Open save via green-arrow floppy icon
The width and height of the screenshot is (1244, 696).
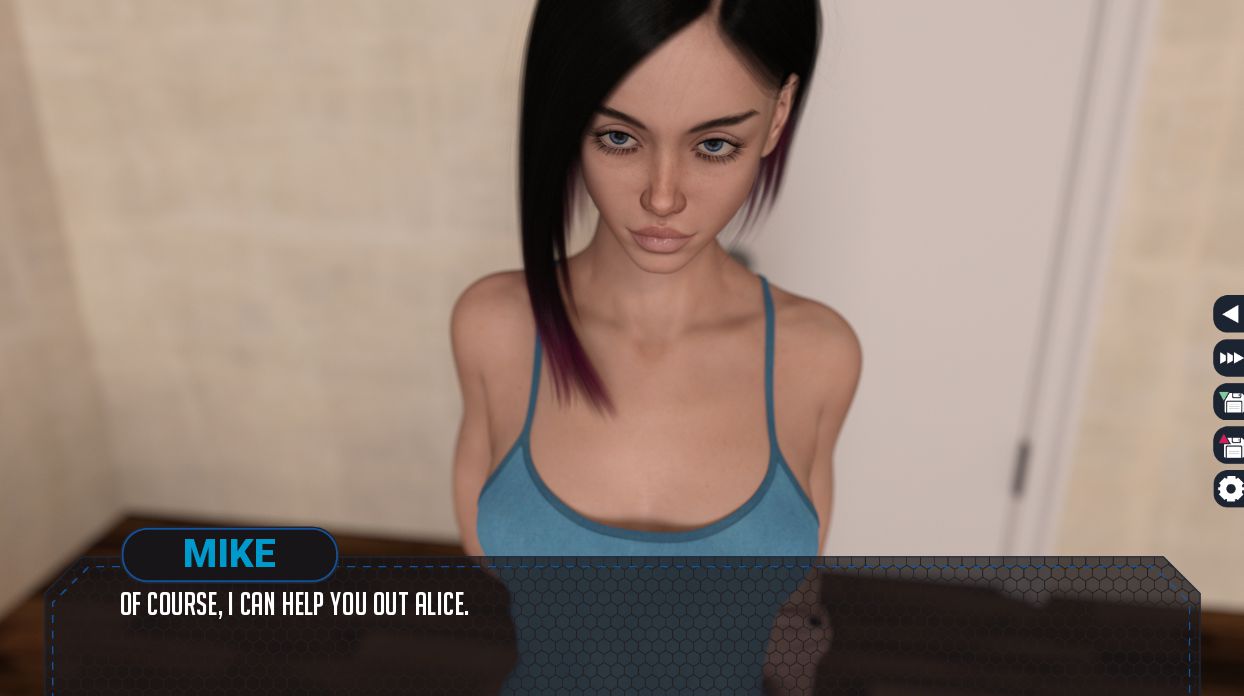[x=1230, y=402]
